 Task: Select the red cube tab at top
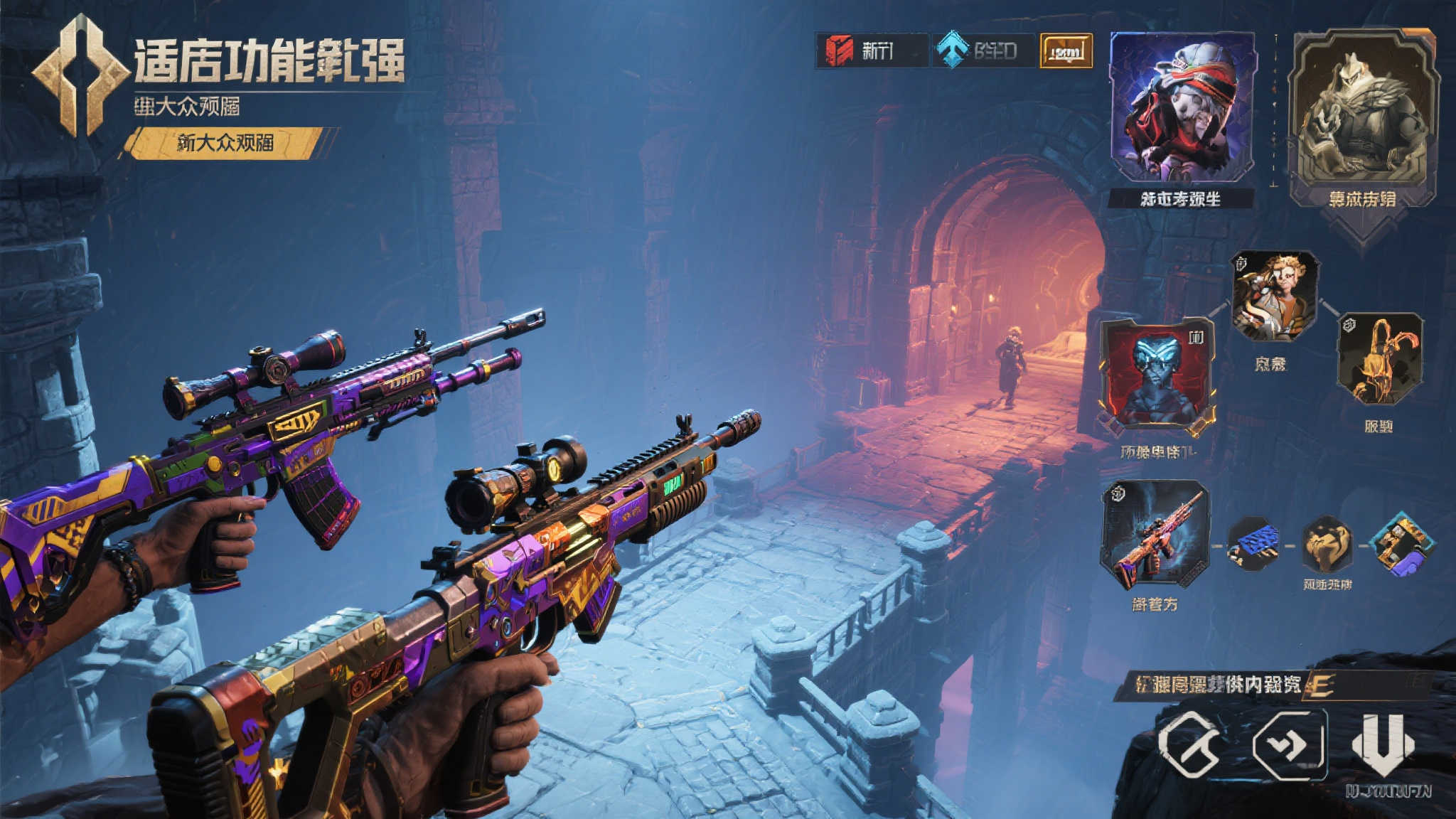coord(871,50)
